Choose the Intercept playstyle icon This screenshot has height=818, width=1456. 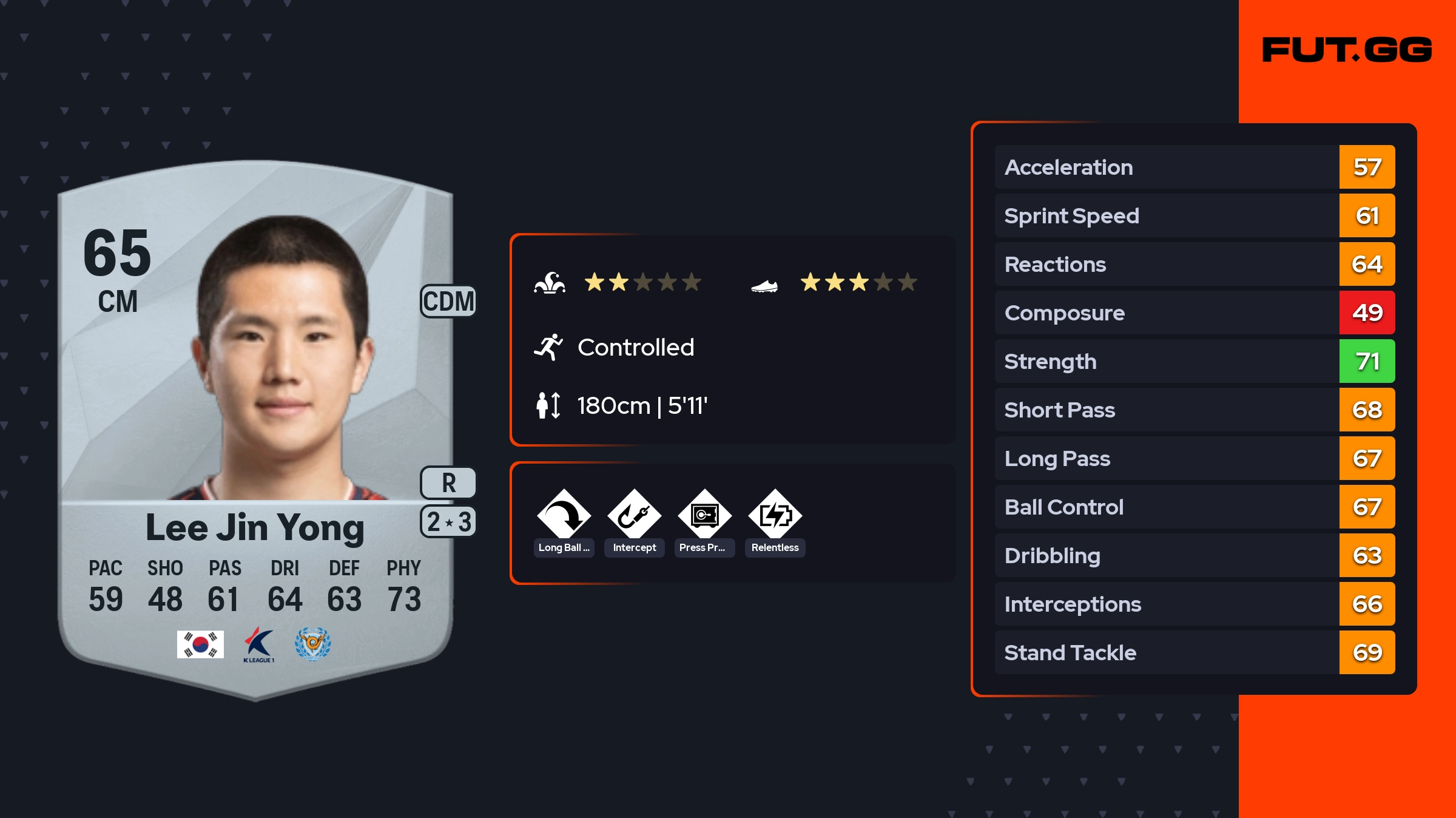tap(634, 516)
